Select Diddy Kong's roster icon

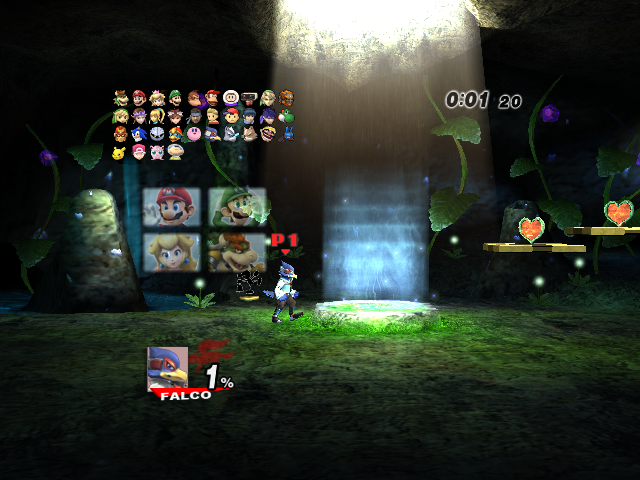pyautogui.click(x=213, y=98)
